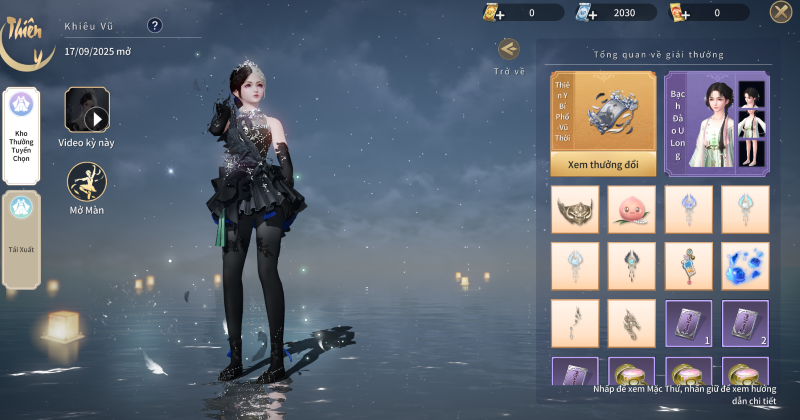The width and height of the screenshot is (800, 420).
Task: Select the Thiên Y Bí Phổ Vũ Thời reward
Action: 603,112
